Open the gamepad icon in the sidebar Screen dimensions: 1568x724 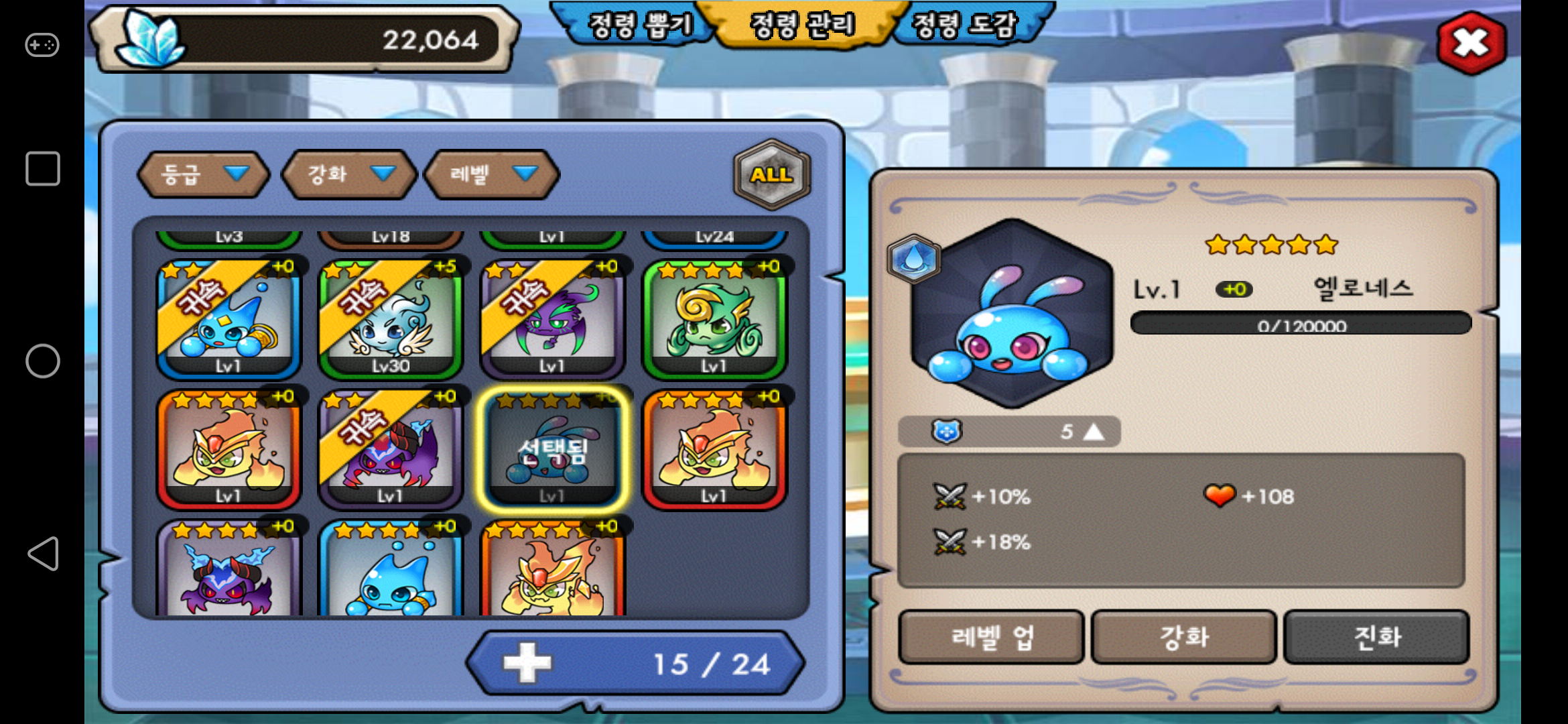[42, 46]
